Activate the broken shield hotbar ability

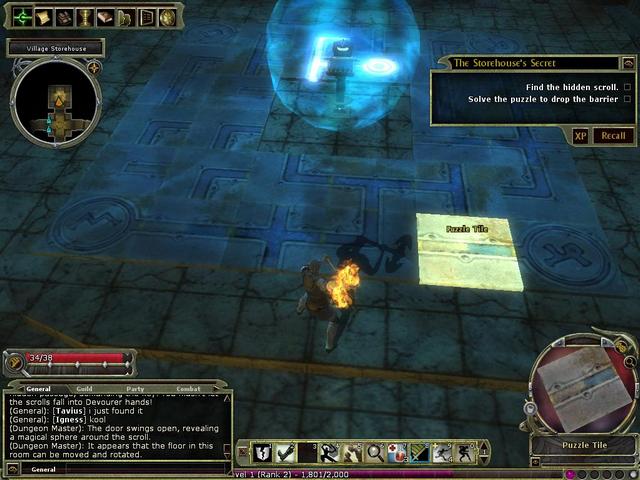[262, 453]
